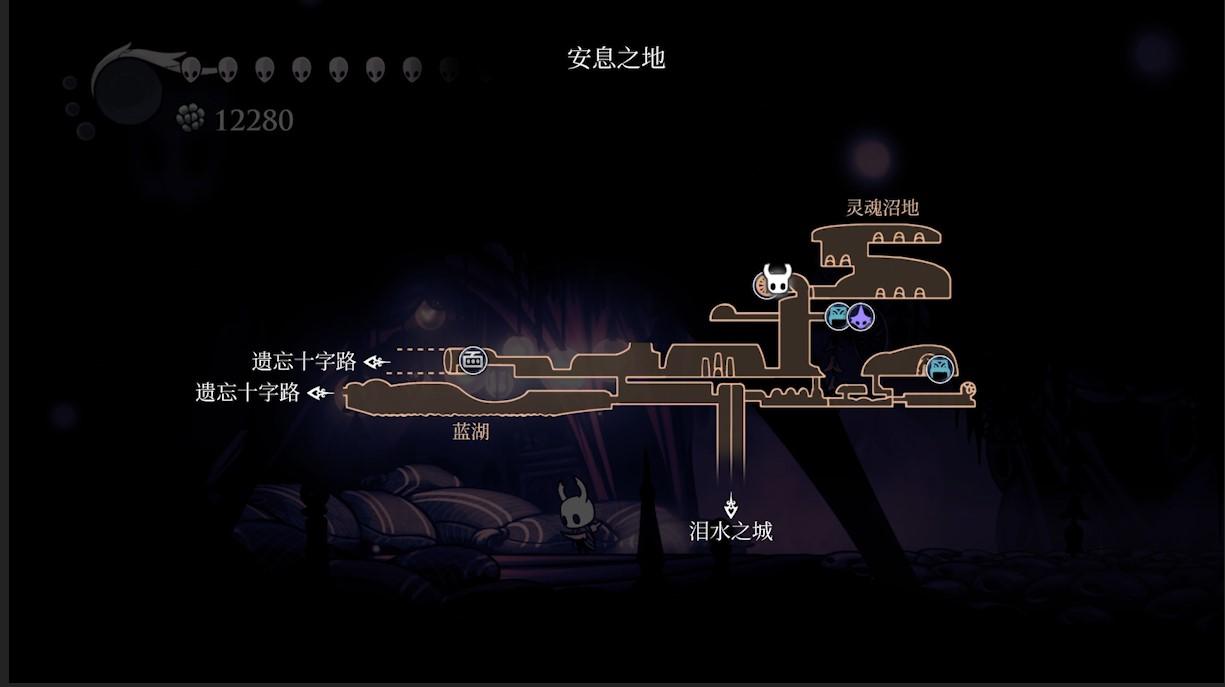Follow the 泪水之城 exit label
Image resolution: width=1225 pixels, height=687 pixels.
(731, 531)
